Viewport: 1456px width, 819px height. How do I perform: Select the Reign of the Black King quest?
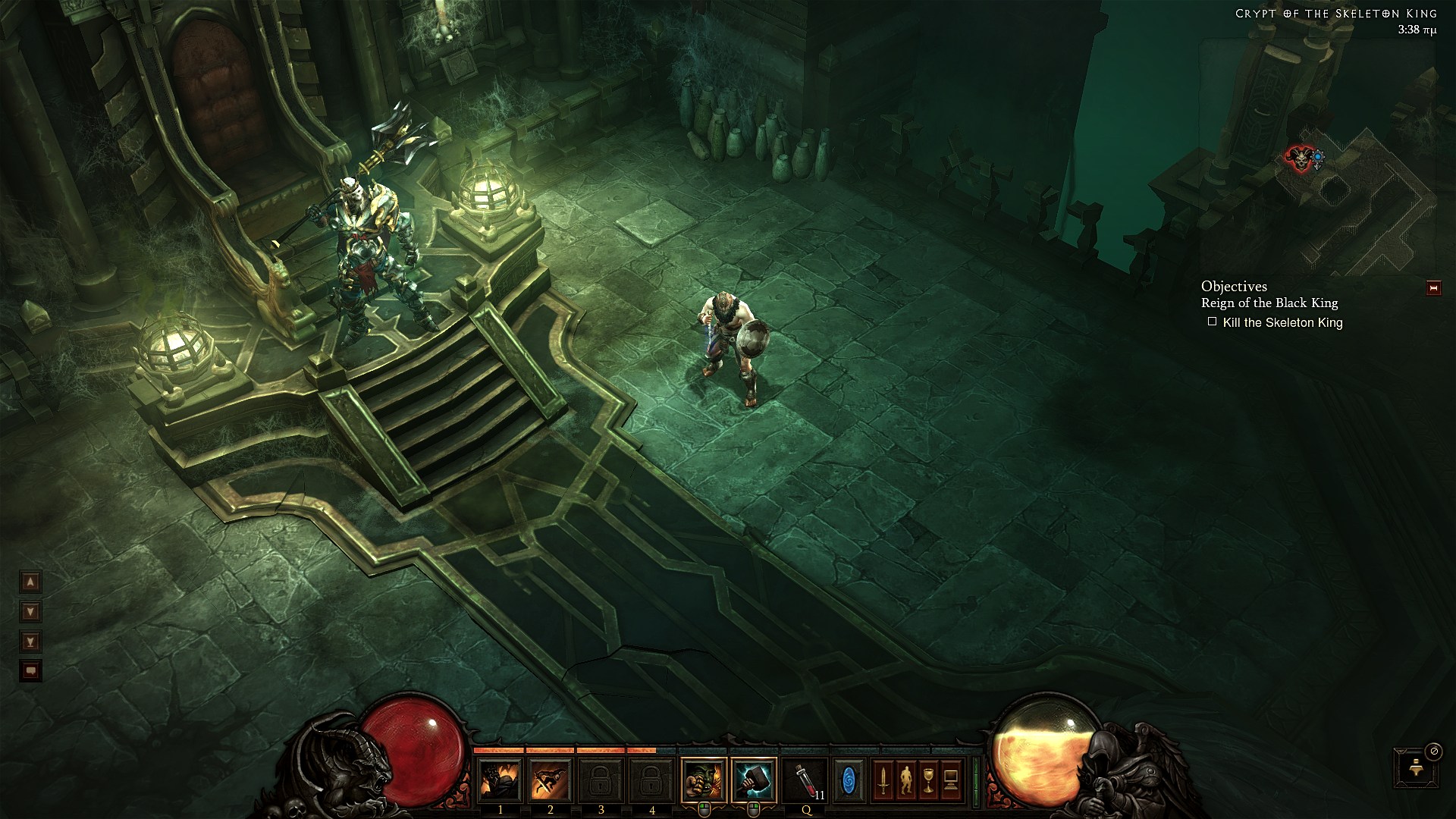click(x=1269, y=303)
